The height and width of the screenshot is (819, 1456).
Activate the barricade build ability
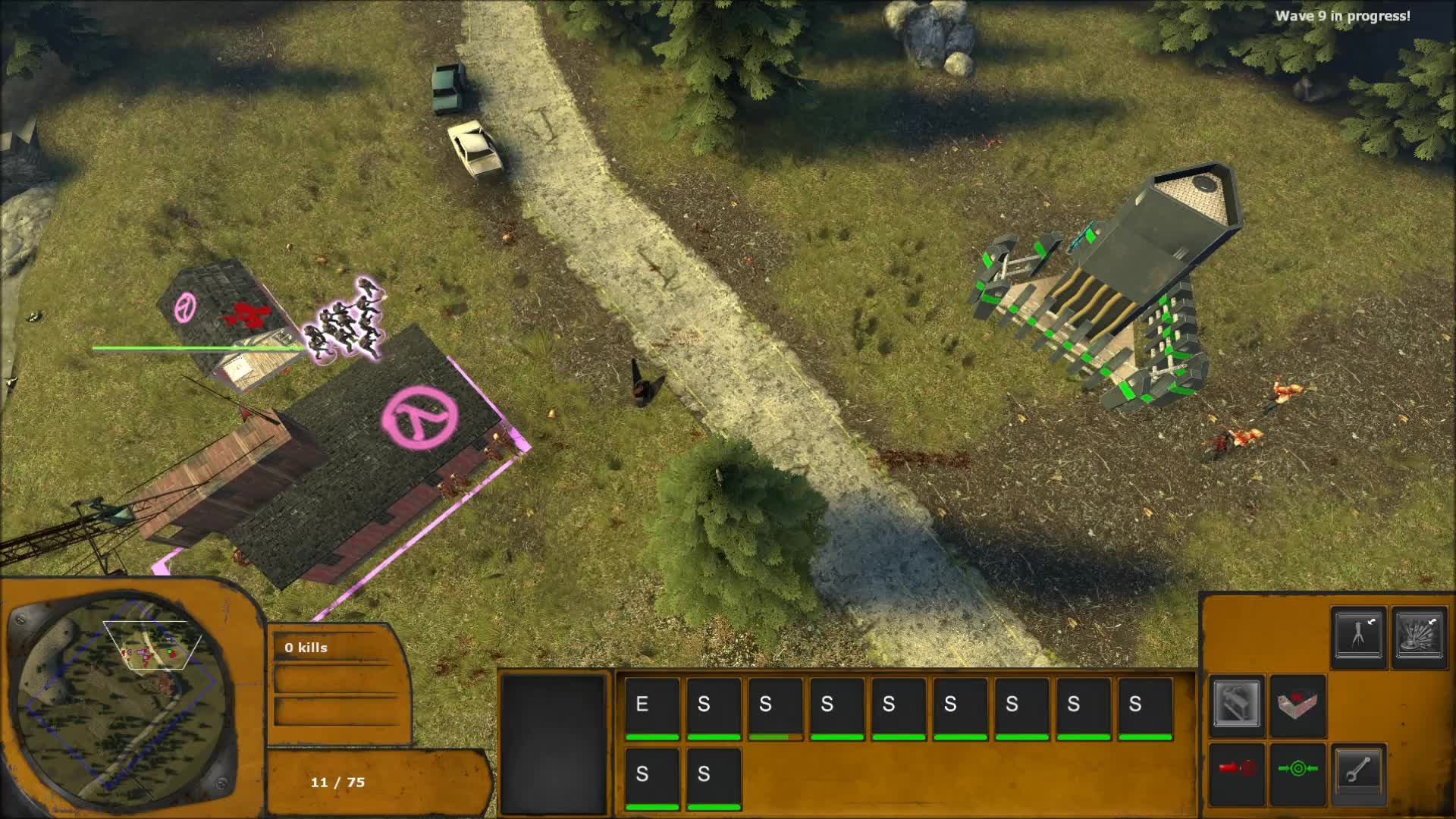[x=1297, y=702]
